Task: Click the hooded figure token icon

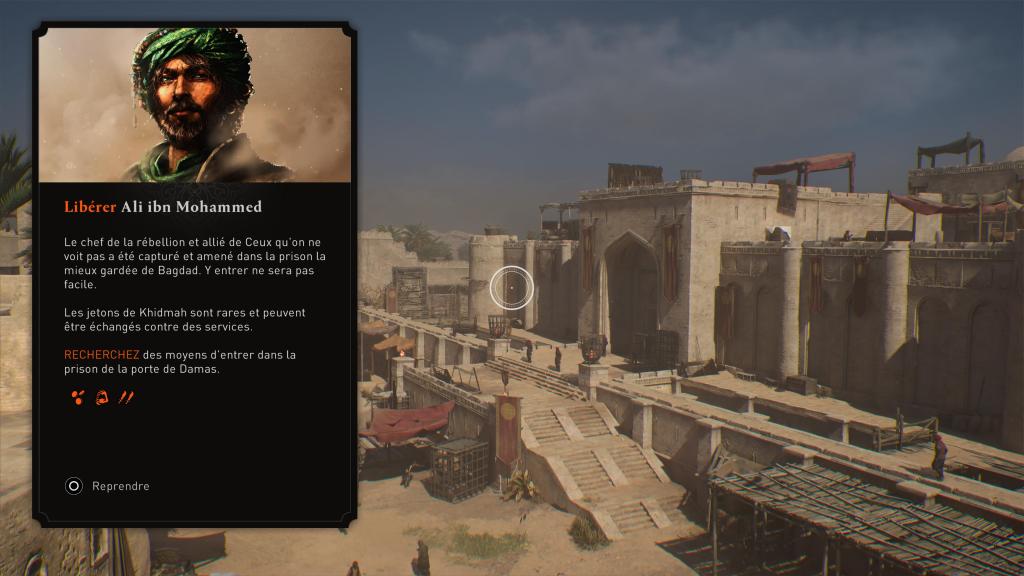Action: point(101,398)
